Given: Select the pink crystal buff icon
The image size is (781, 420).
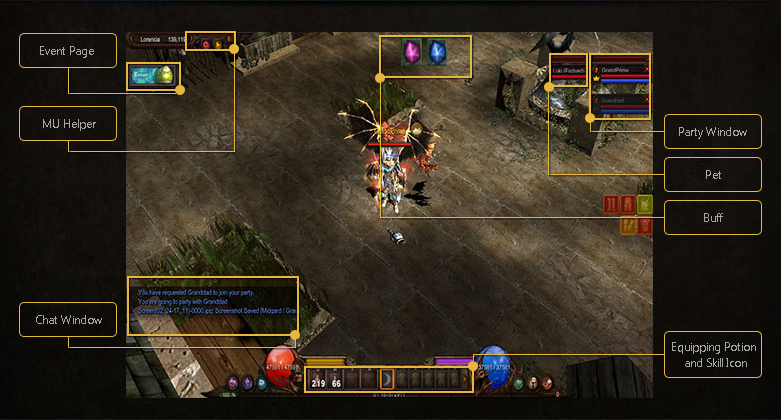Looking at the screenshot, I should (x=410, y=53).
